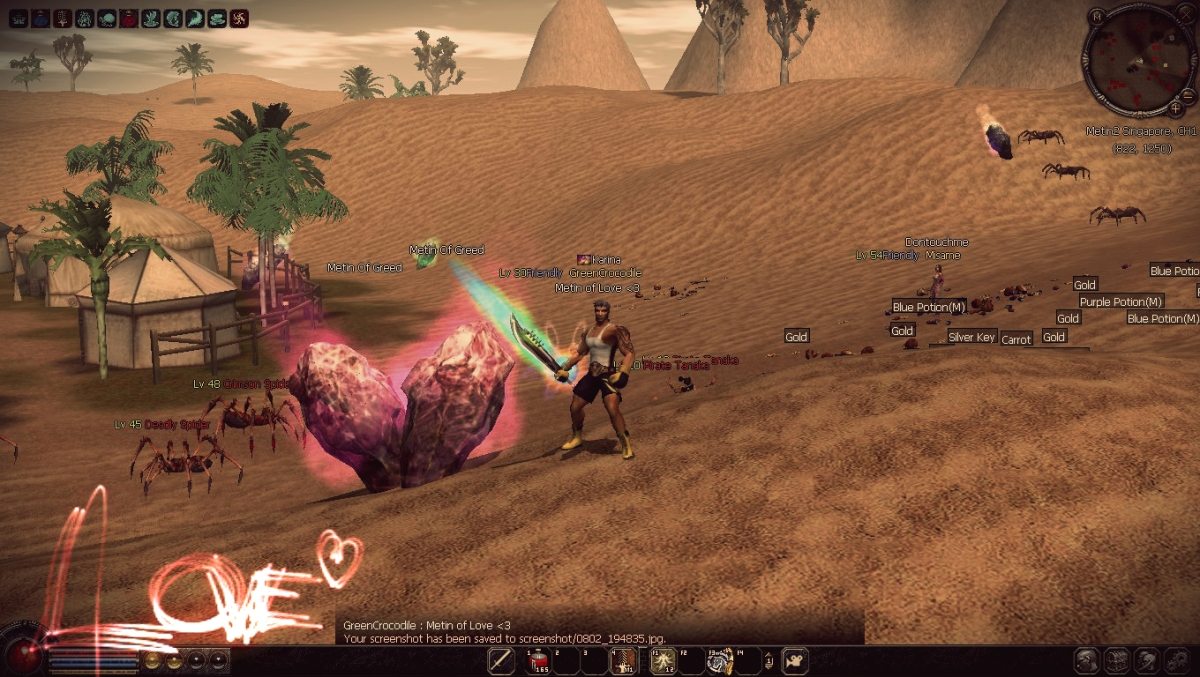The image size is (1200, 677).
Task: Use the red potion with 165 count
Action: click(x=539, y=661)
